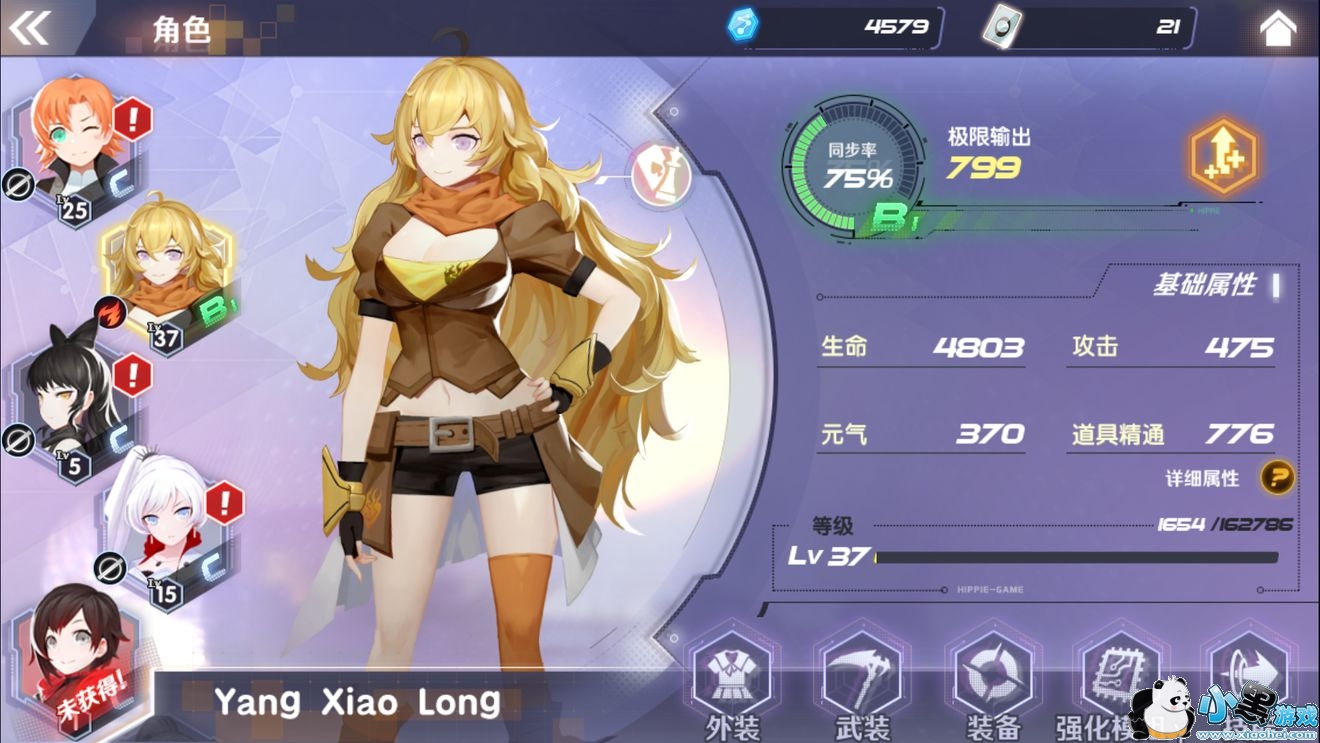
Task: Go back using the double-arrow button
Action: 29,28
